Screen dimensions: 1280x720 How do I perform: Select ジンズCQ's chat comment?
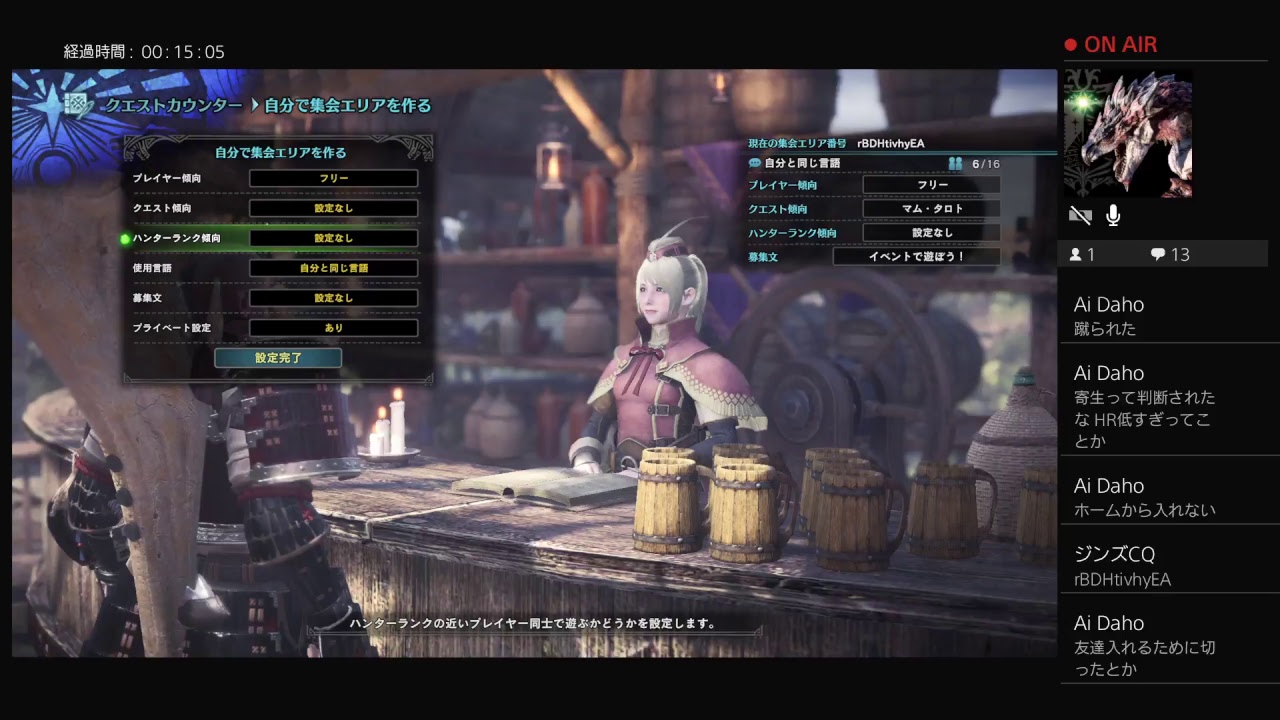[x=1160, y=566]
